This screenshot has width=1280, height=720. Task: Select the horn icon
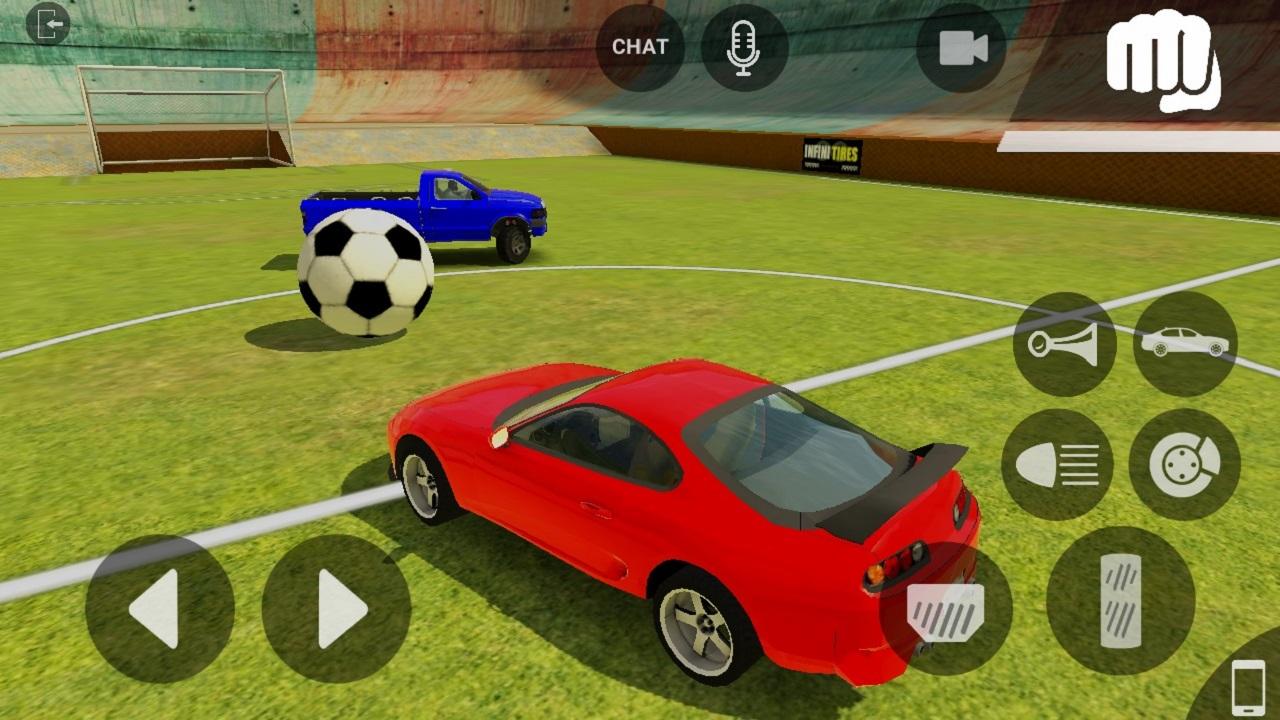click(1064, 342)
